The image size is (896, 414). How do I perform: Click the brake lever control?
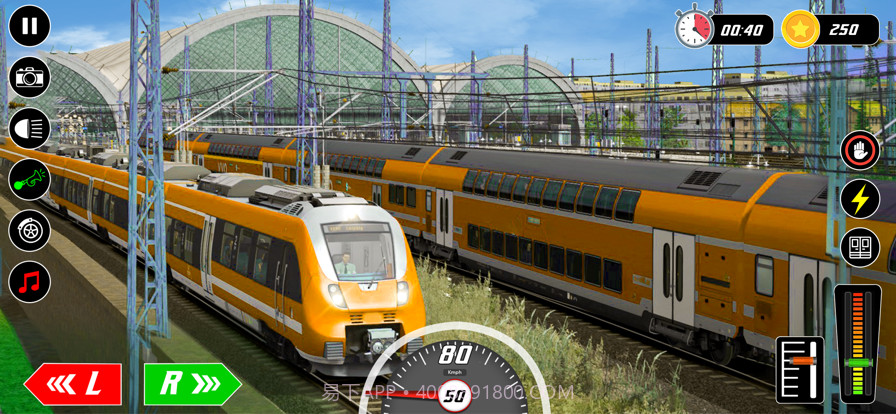pos(800,369)
